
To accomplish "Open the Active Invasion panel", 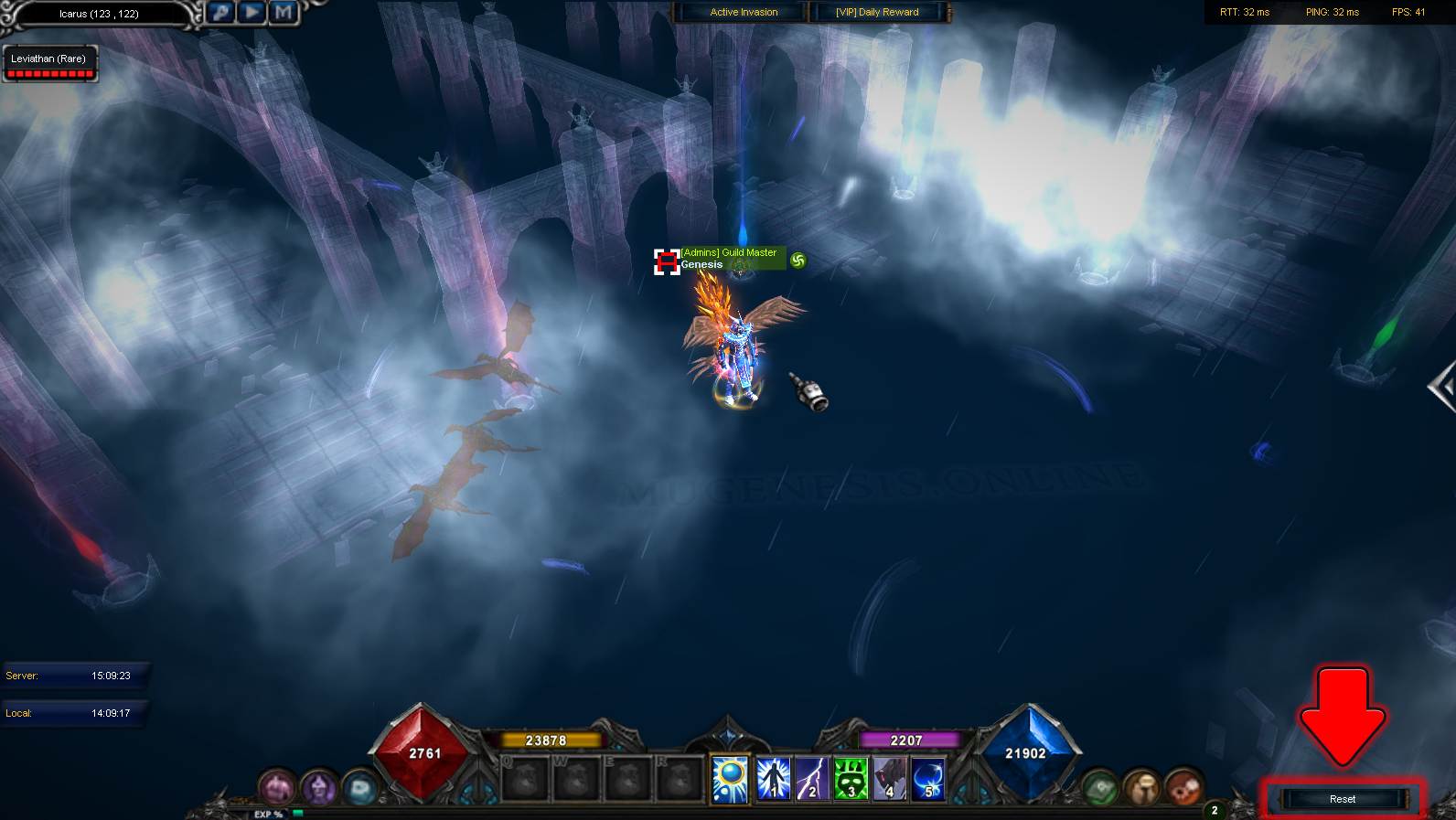I will coord(743,12).
